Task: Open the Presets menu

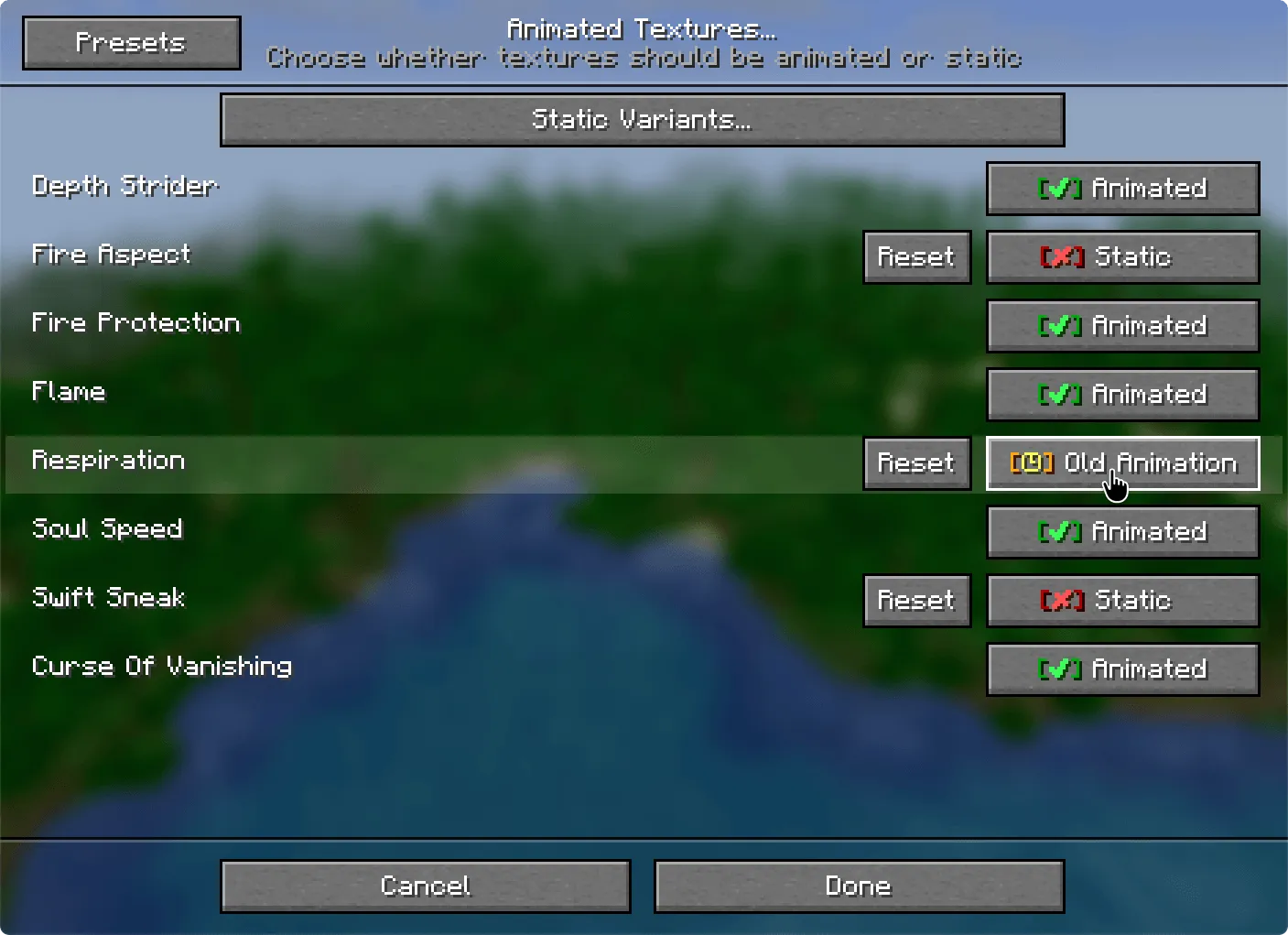Action: click(130, 41)
